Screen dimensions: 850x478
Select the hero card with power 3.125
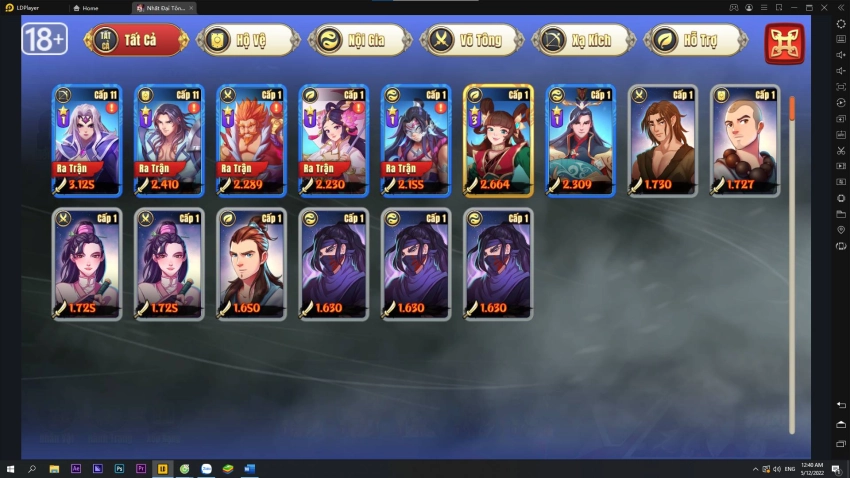click(x=87, y=140)
